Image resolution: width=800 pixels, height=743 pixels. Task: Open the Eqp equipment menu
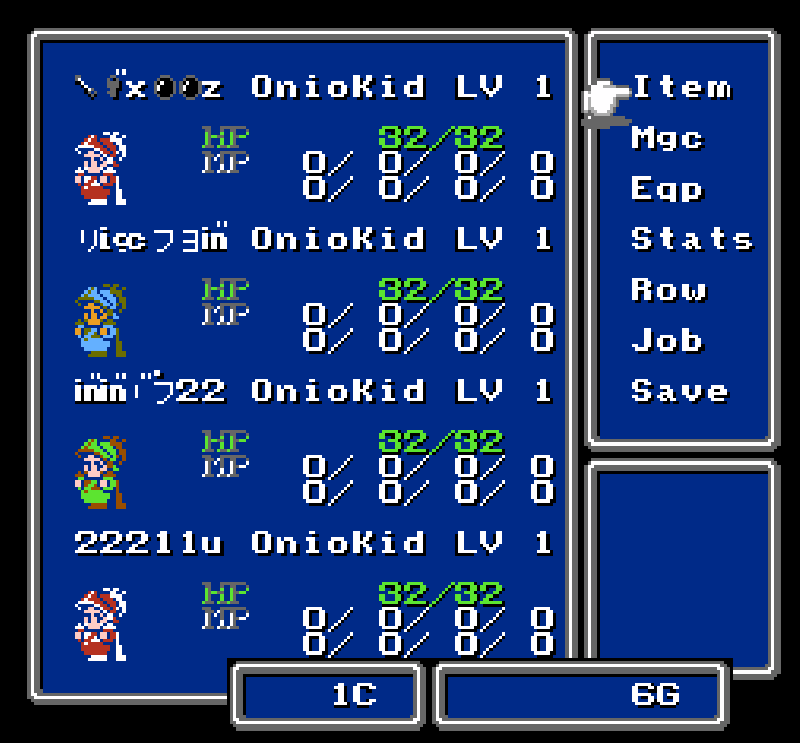(x=667, y=189)
